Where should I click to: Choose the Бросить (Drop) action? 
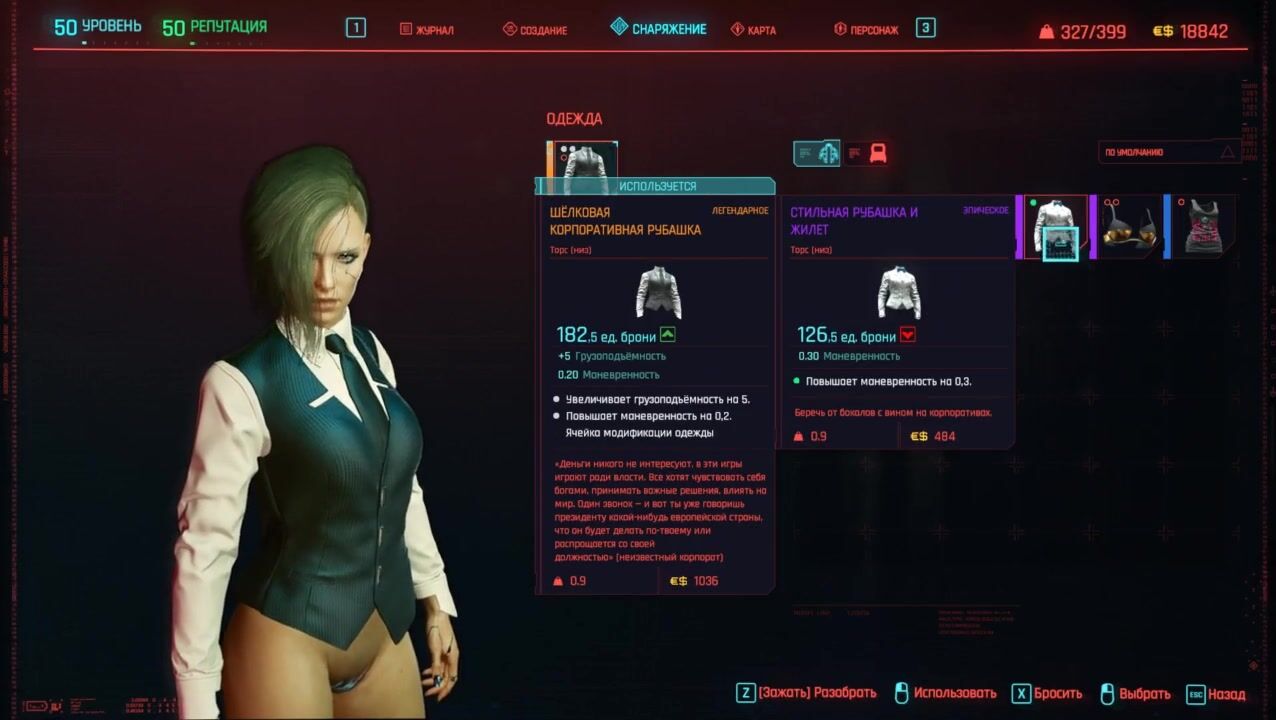(x=1049, y=693)
